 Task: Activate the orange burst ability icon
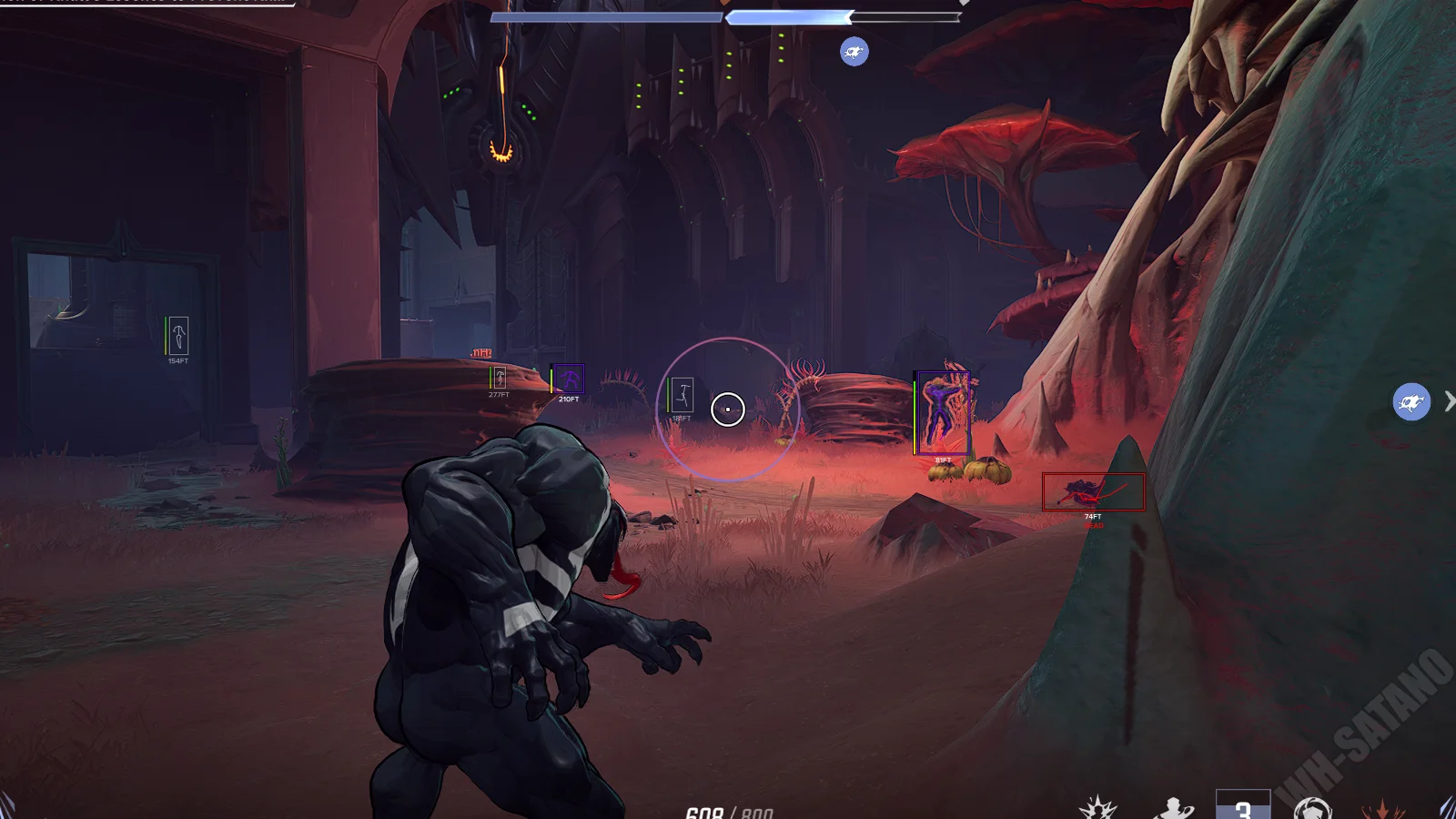(1382, 808)
